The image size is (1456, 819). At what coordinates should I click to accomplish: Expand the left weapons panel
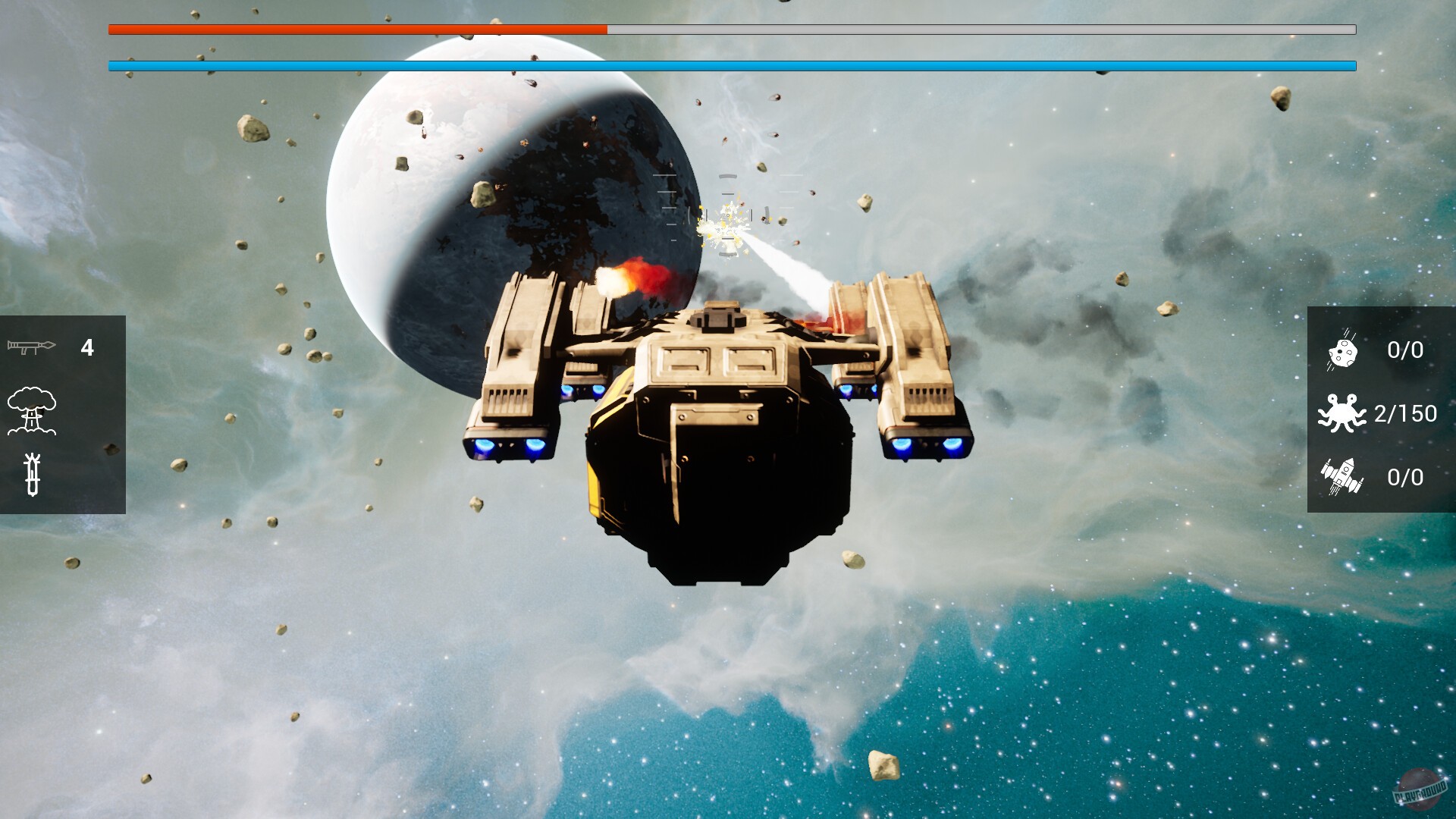(63, 413)
